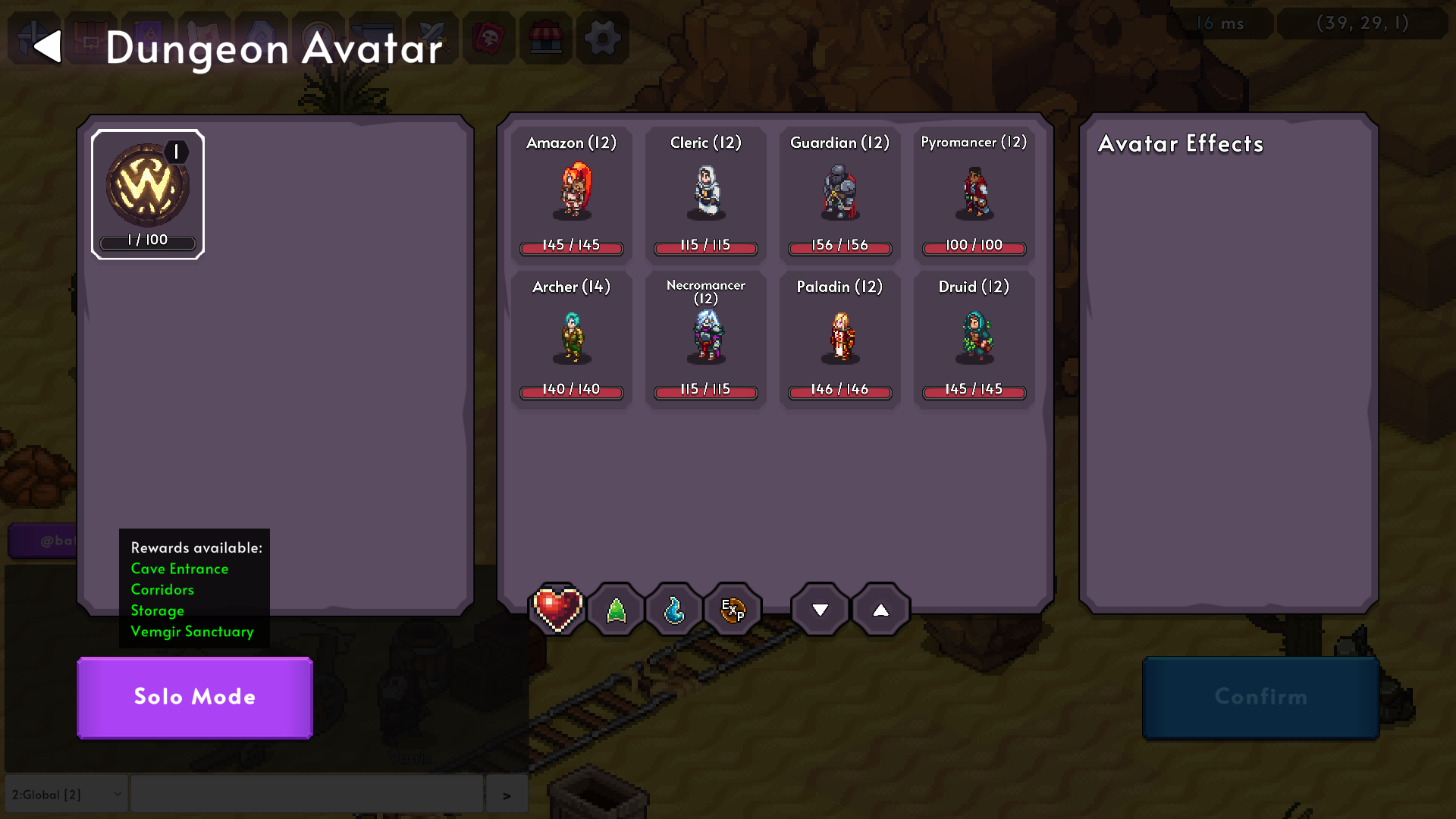Select the Pyromancer (12) character card
Screen dimensions: 1456x819
pos(974,193)
